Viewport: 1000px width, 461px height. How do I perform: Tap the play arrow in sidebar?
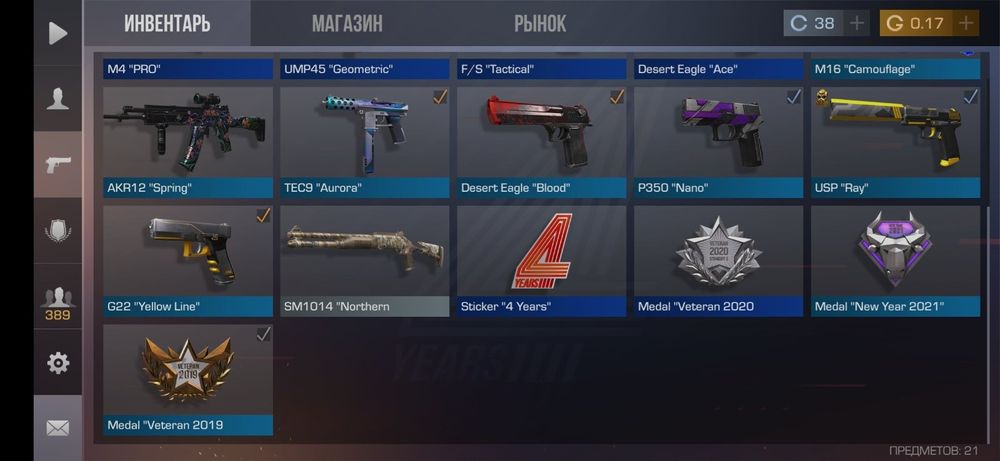coord(58,33)
